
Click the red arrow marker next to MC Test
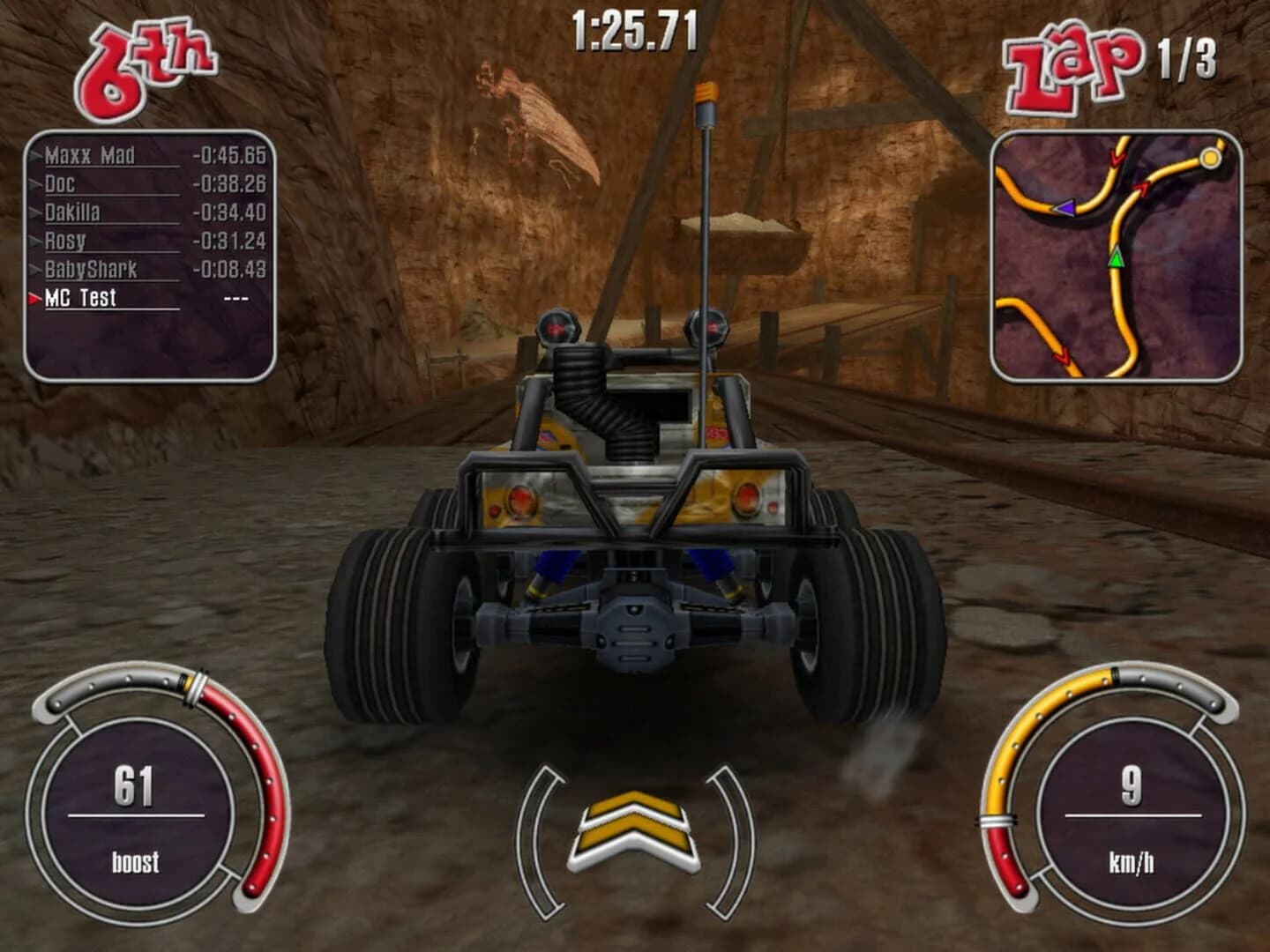click(32, 300)
